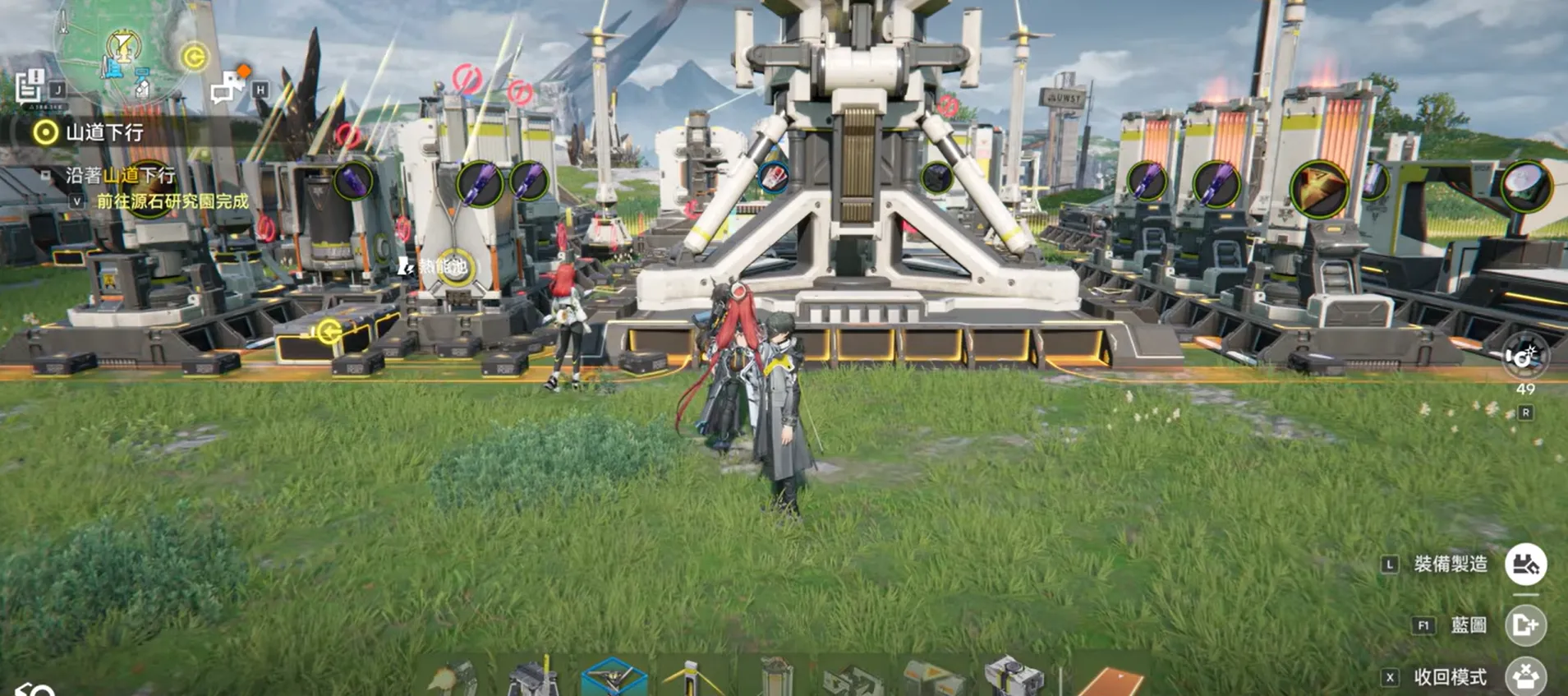Viewport: 1568px width, 696px height.
Task: Select the 山道下行 quest tracker
Action: [x=104, y=132]
